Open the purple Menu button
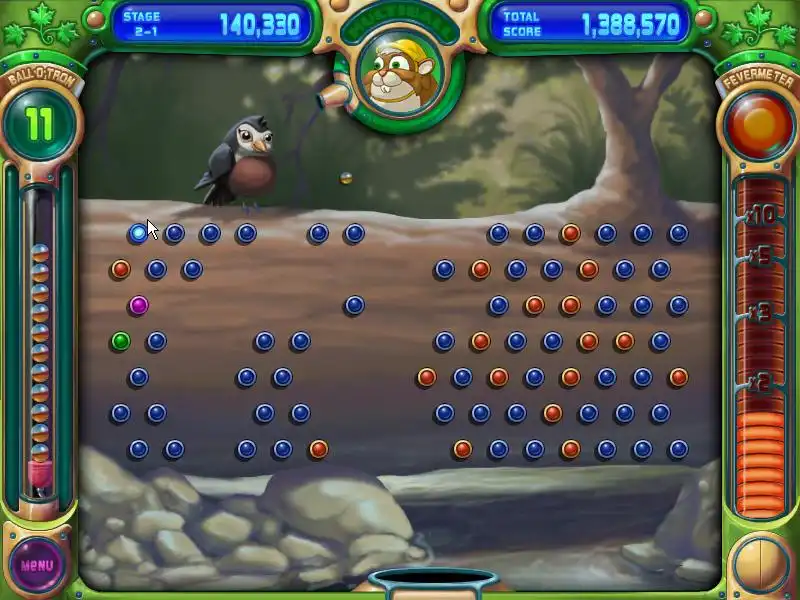This screenshot has height=600, width=800. (x=37, y=565)
